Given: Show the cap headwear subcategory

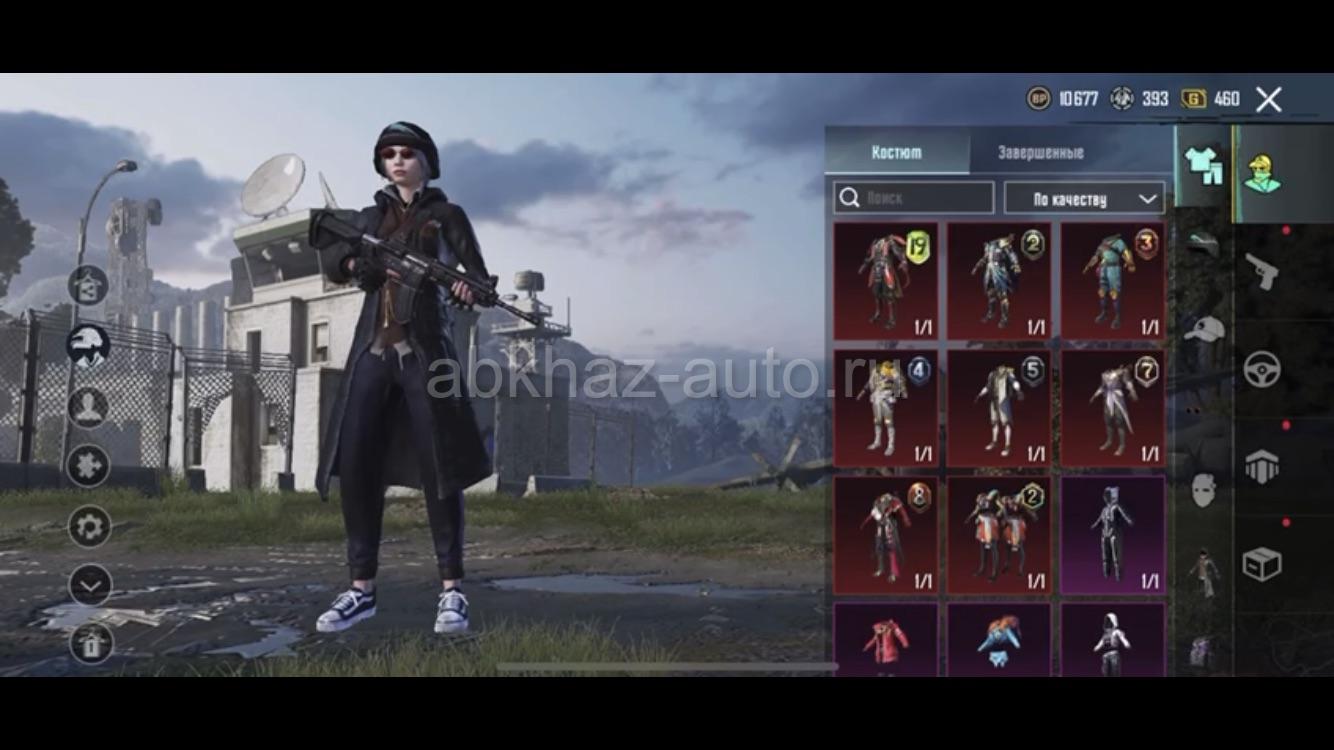Looking at the screenshot, I should [x=1204, y=329].
